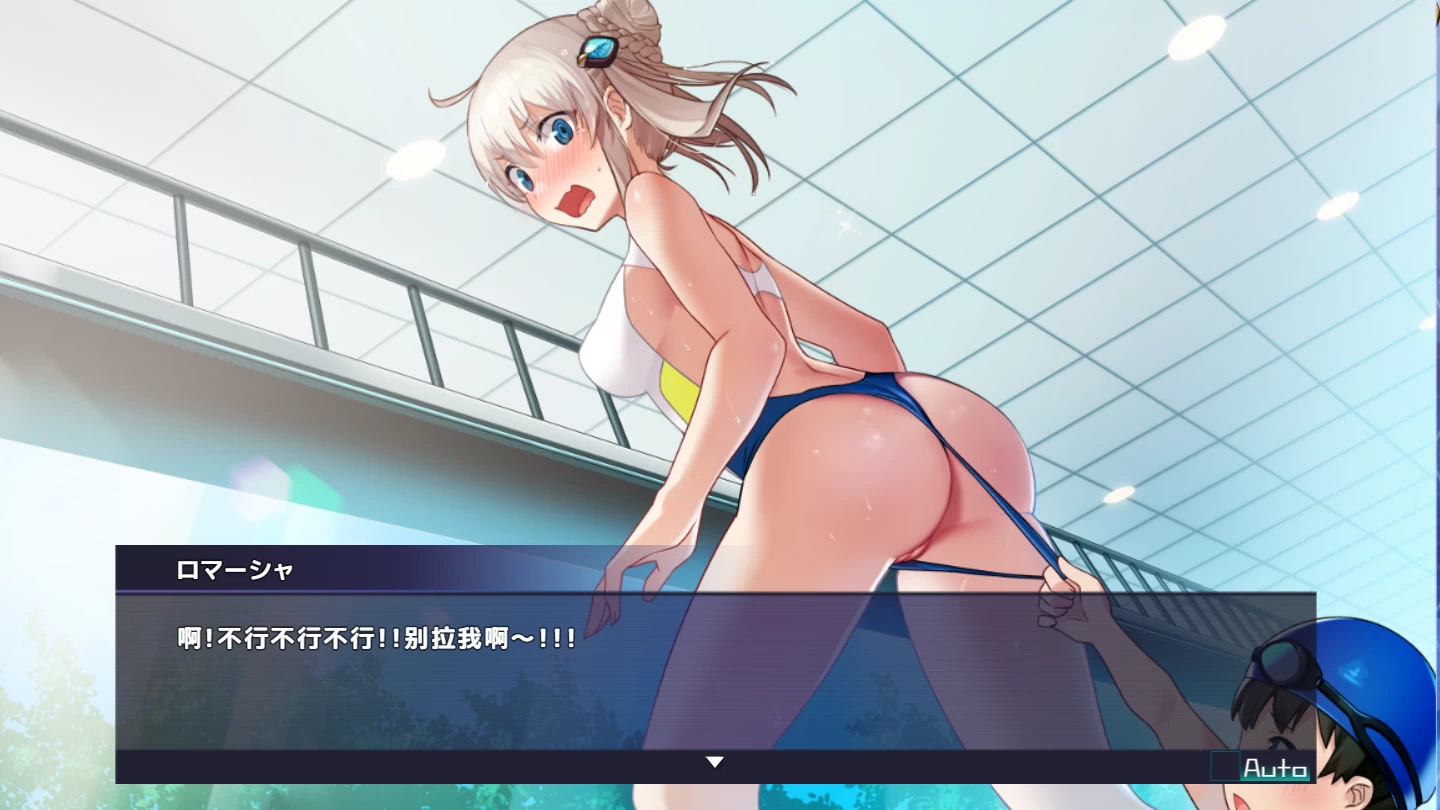Click the teal-glowing Auto label icon
Screen dimensions: 1440x810
pyautogui.click(x=1276, y=767)
